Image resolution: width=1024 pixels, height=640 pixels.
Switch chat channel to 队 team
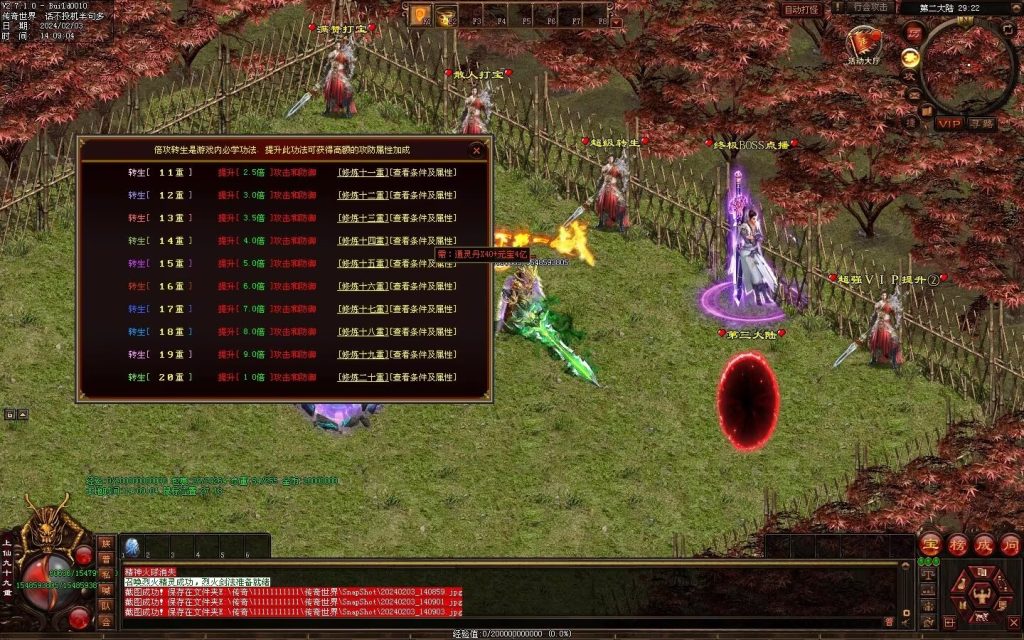pyautogui.click(x=105, y=605)
